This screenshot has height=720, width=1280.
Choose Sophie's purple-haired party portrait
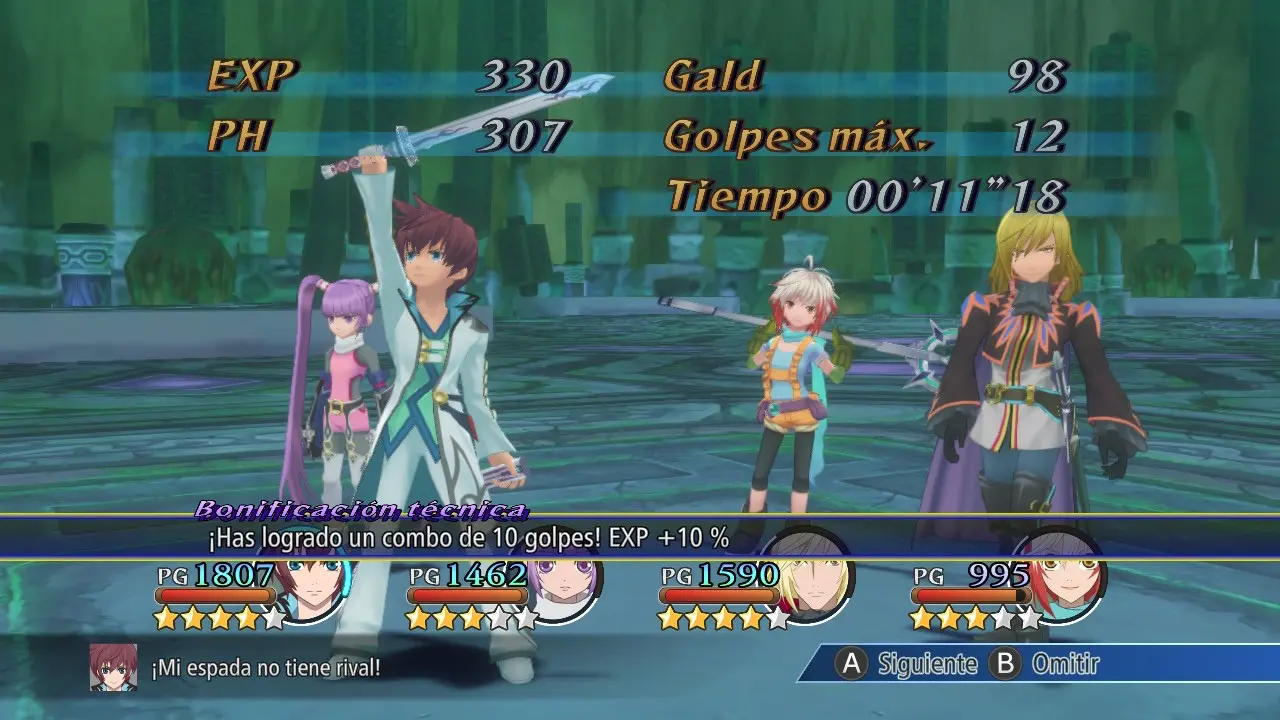562,590
